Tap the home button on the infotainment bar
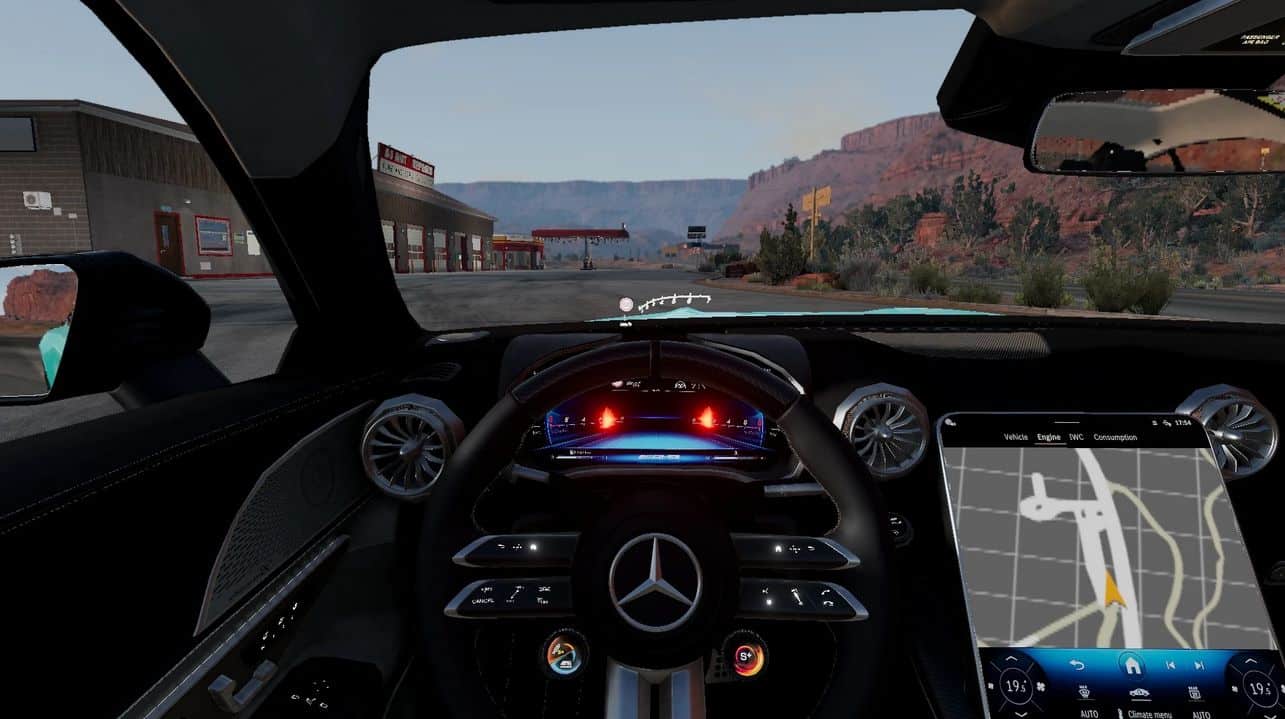Screen dimensions: 1285x719 [x=1131, y=664]
